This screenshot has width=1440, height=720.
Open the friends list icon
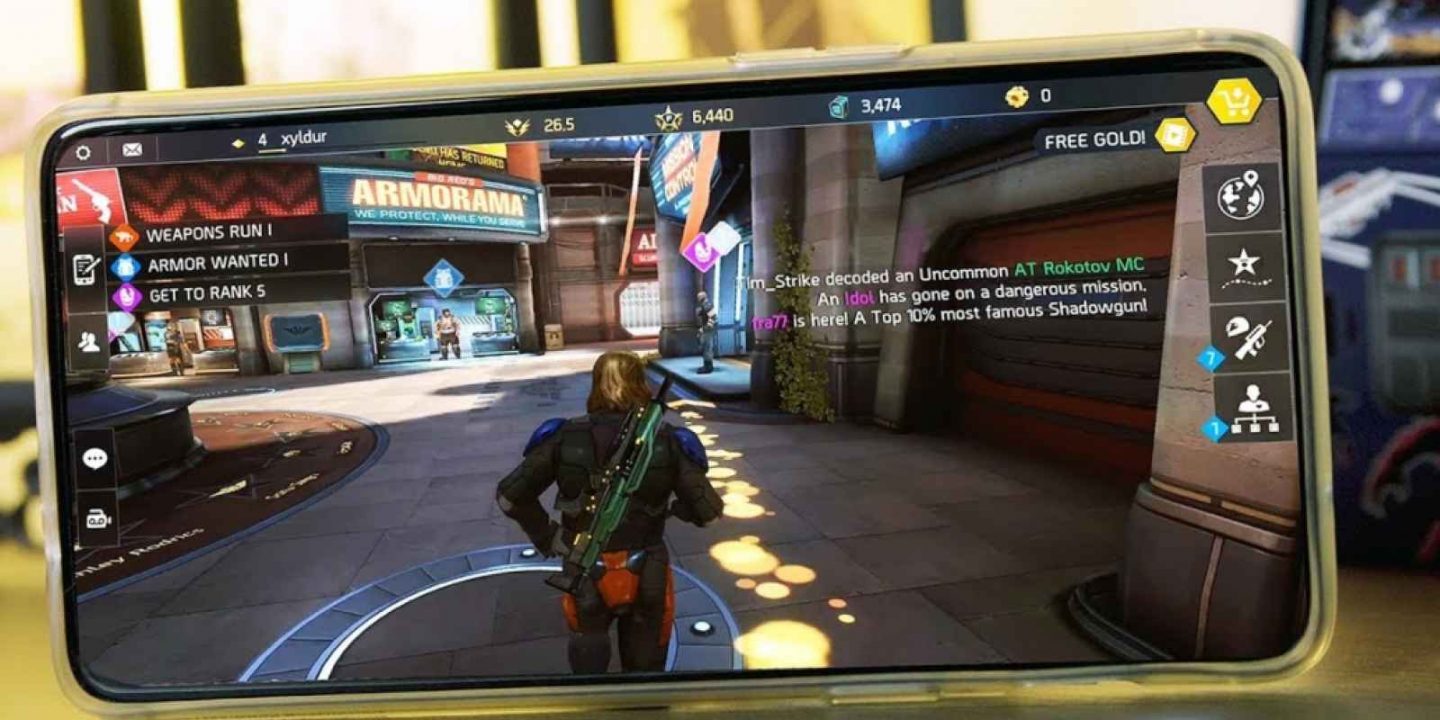point(89,343)
